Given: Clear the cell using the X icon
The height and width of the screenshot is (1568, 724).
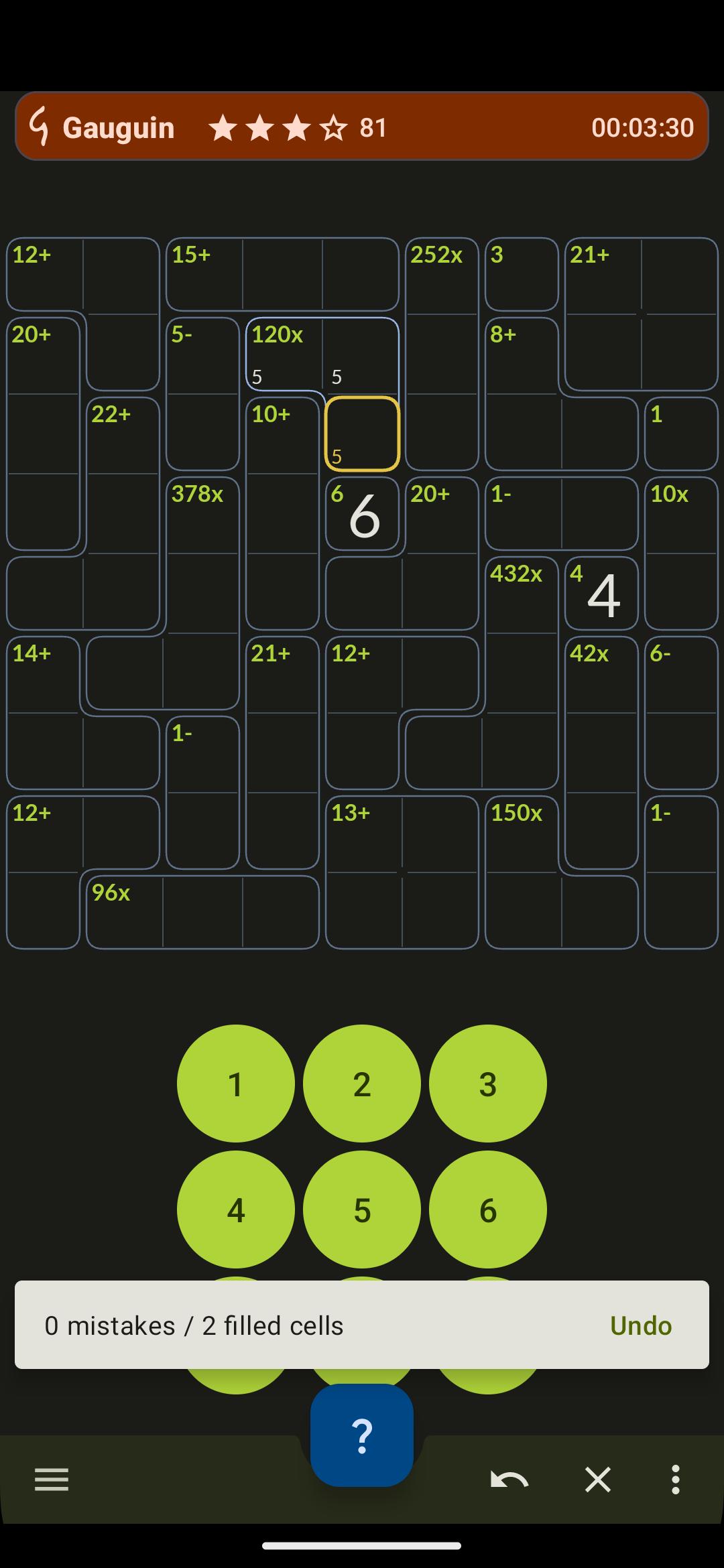Looking at the screenshot, I should (597, 1480).
